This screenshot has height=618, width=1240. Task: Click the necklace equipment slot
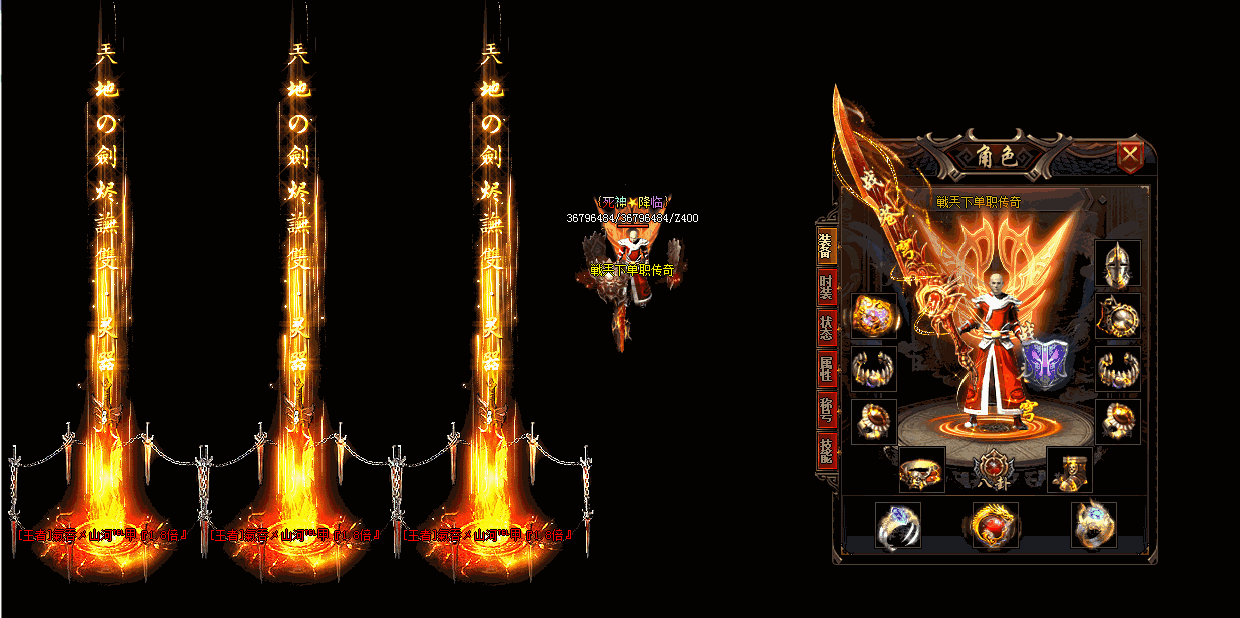[x=1117, y=316]
